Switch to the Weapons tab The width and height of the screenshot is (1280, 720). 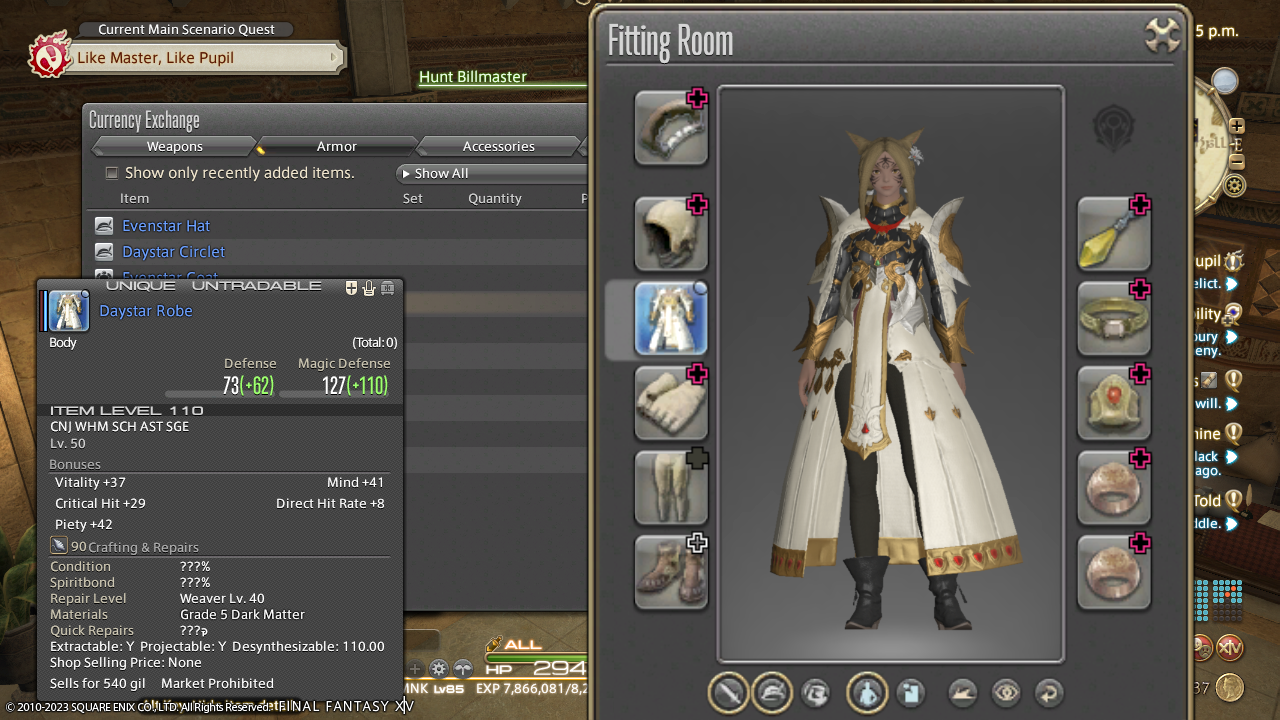175,147
